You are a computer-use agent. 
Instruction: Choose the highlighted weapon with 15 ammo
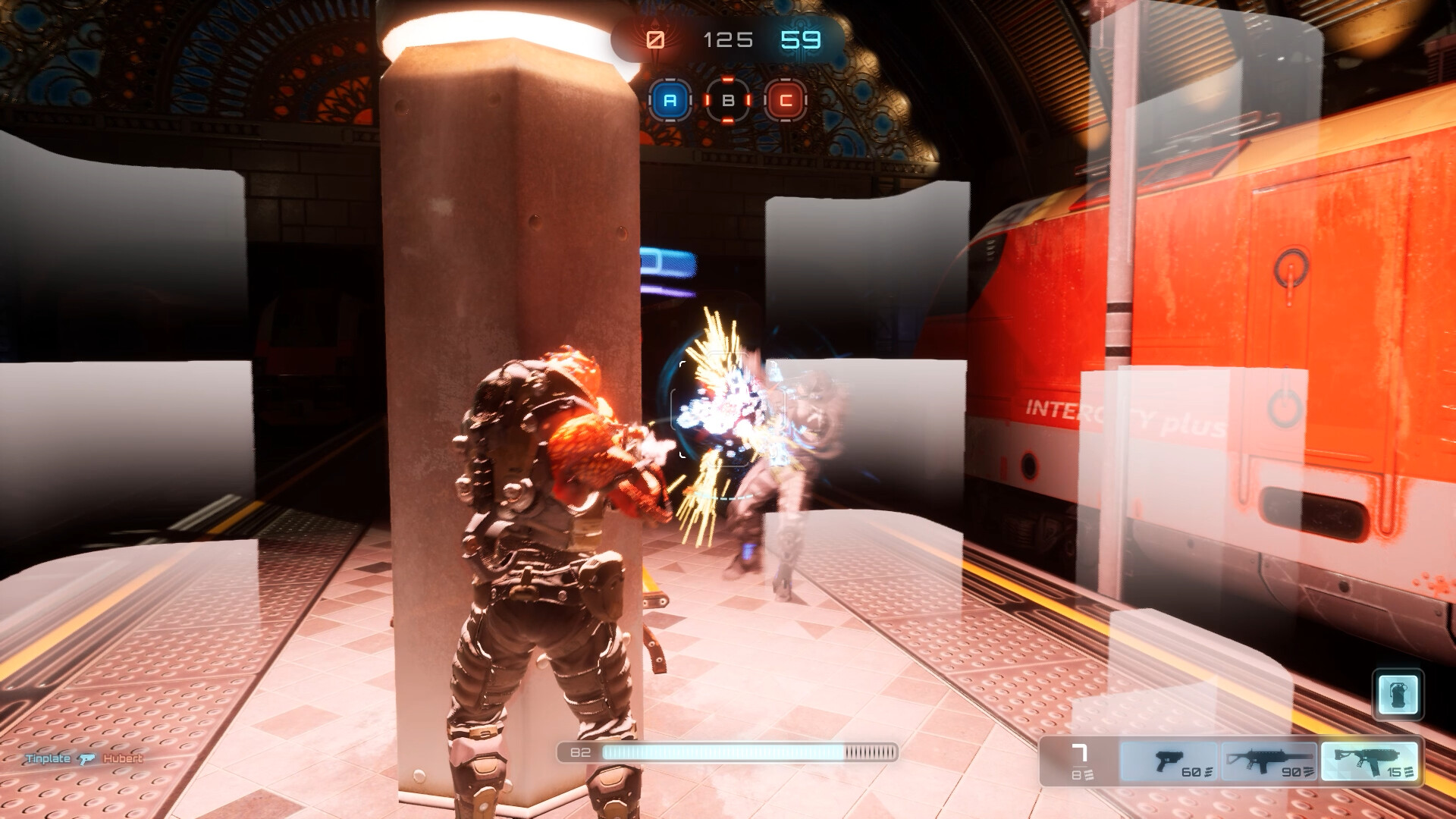tap(1370, 761)
